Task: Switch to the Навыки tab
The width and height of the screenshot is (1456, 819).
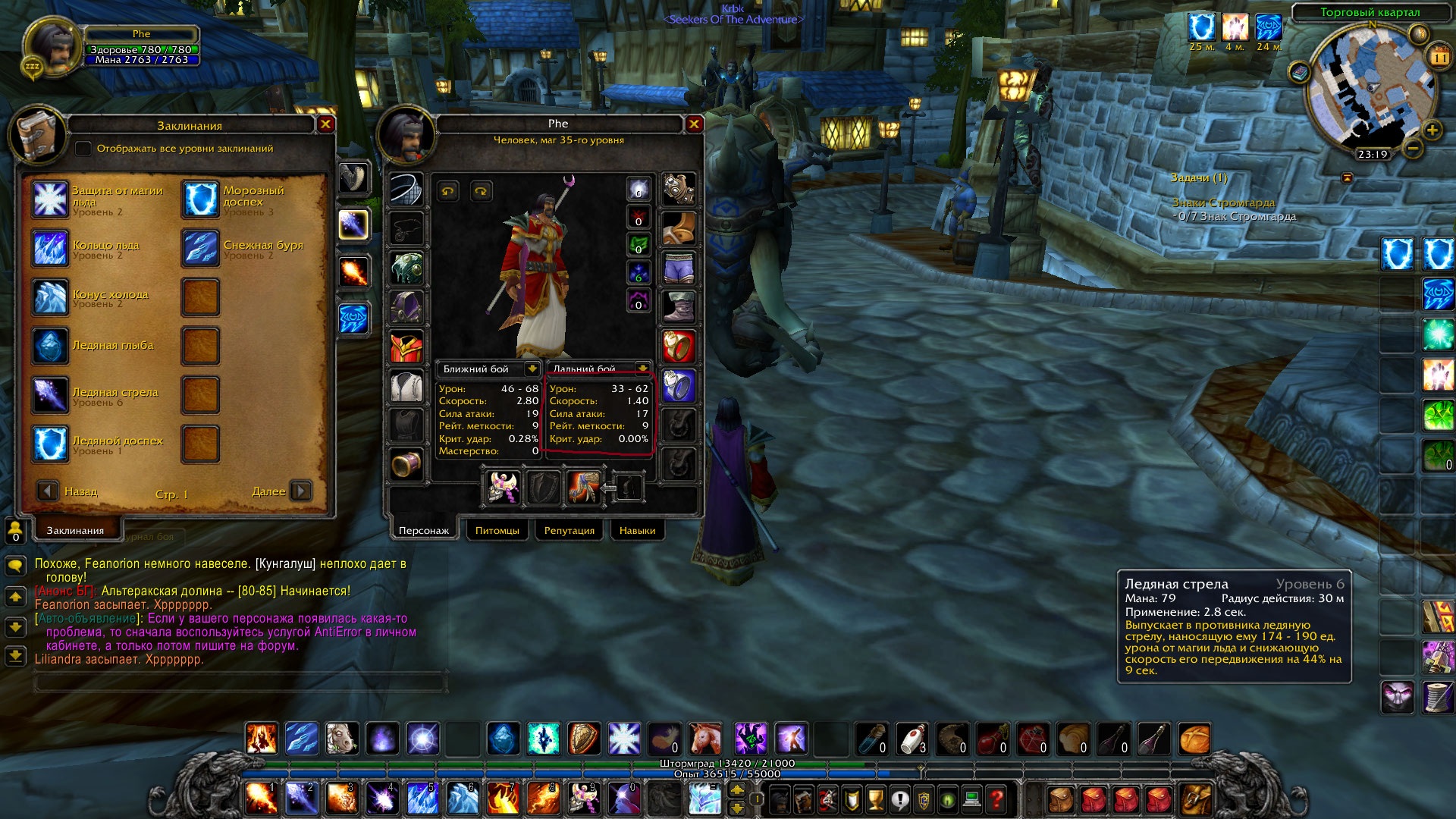Action: (637, 530)
